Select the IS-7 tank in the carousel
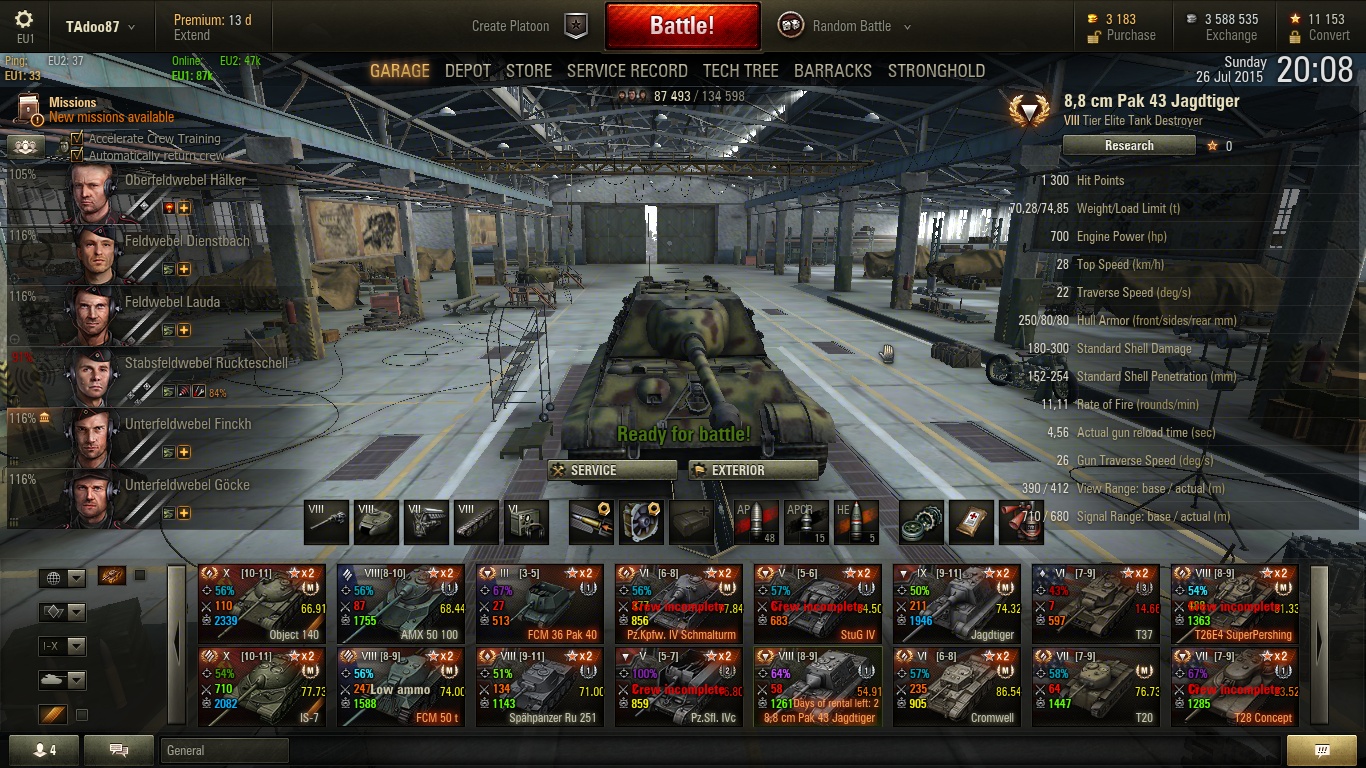 (x=262, y=687)
